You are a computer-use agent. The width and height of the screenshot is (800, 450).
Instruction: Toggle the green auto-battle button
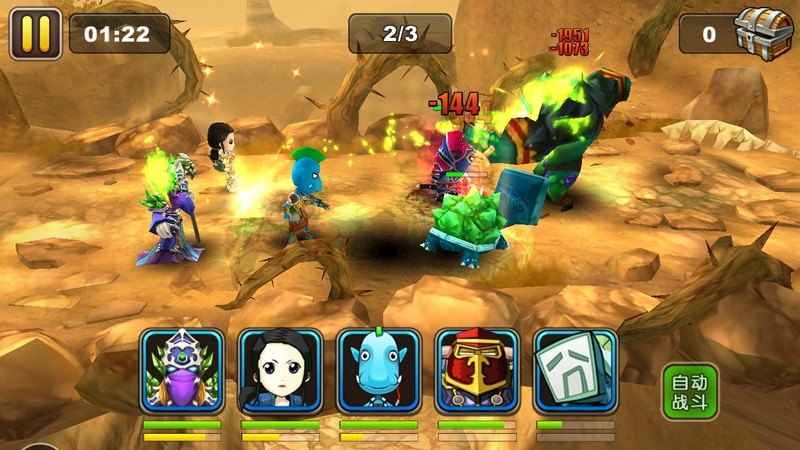click(x=690, y=390)
